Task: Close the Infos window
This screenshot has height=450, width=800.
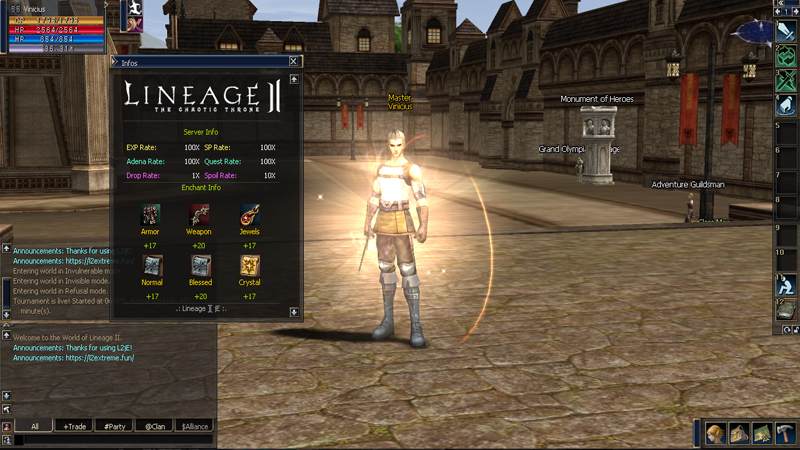Action: point(293,61)
